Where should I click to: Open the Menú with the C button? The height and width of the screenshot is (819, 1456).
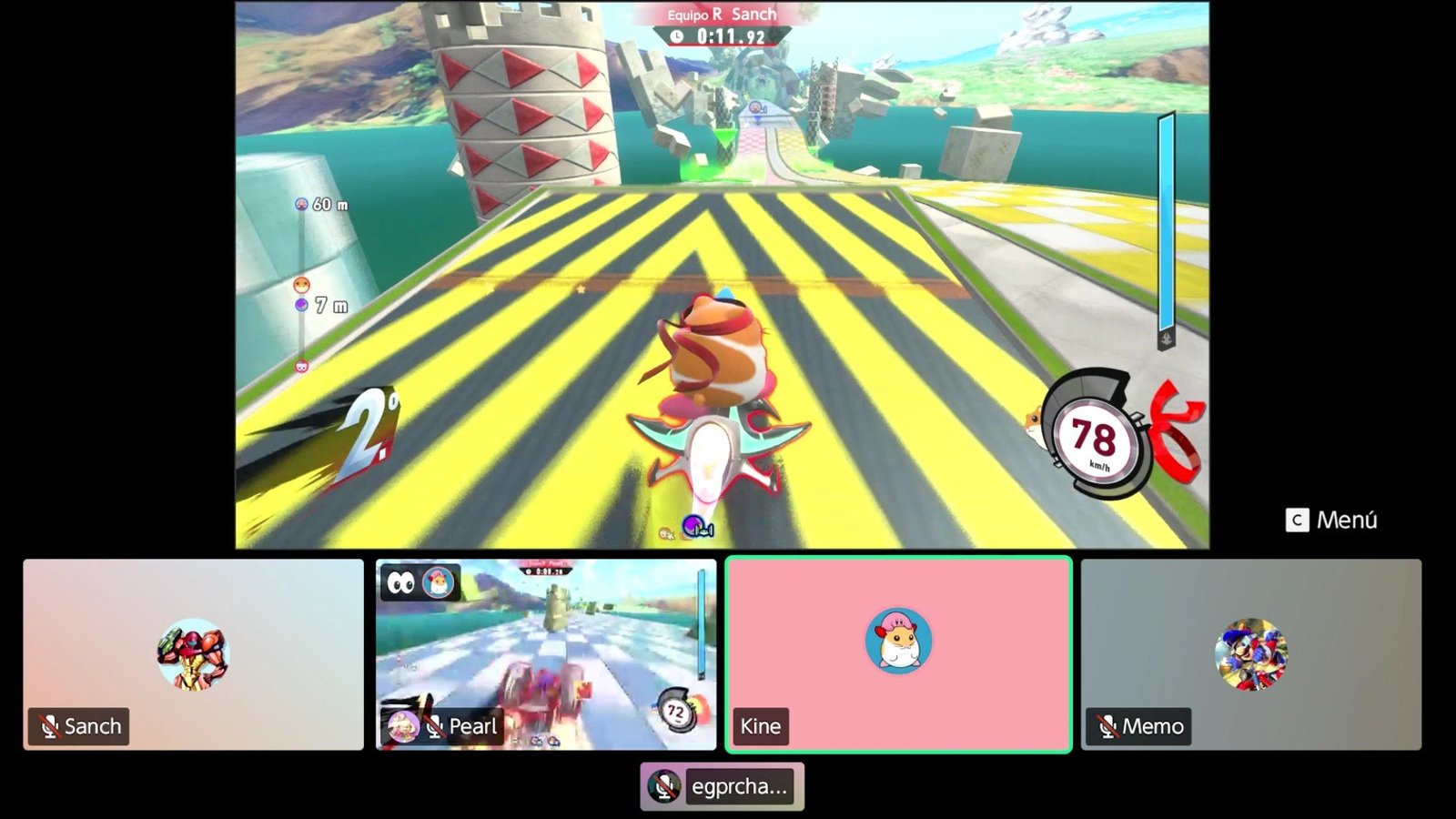(x=1298, y=521)
